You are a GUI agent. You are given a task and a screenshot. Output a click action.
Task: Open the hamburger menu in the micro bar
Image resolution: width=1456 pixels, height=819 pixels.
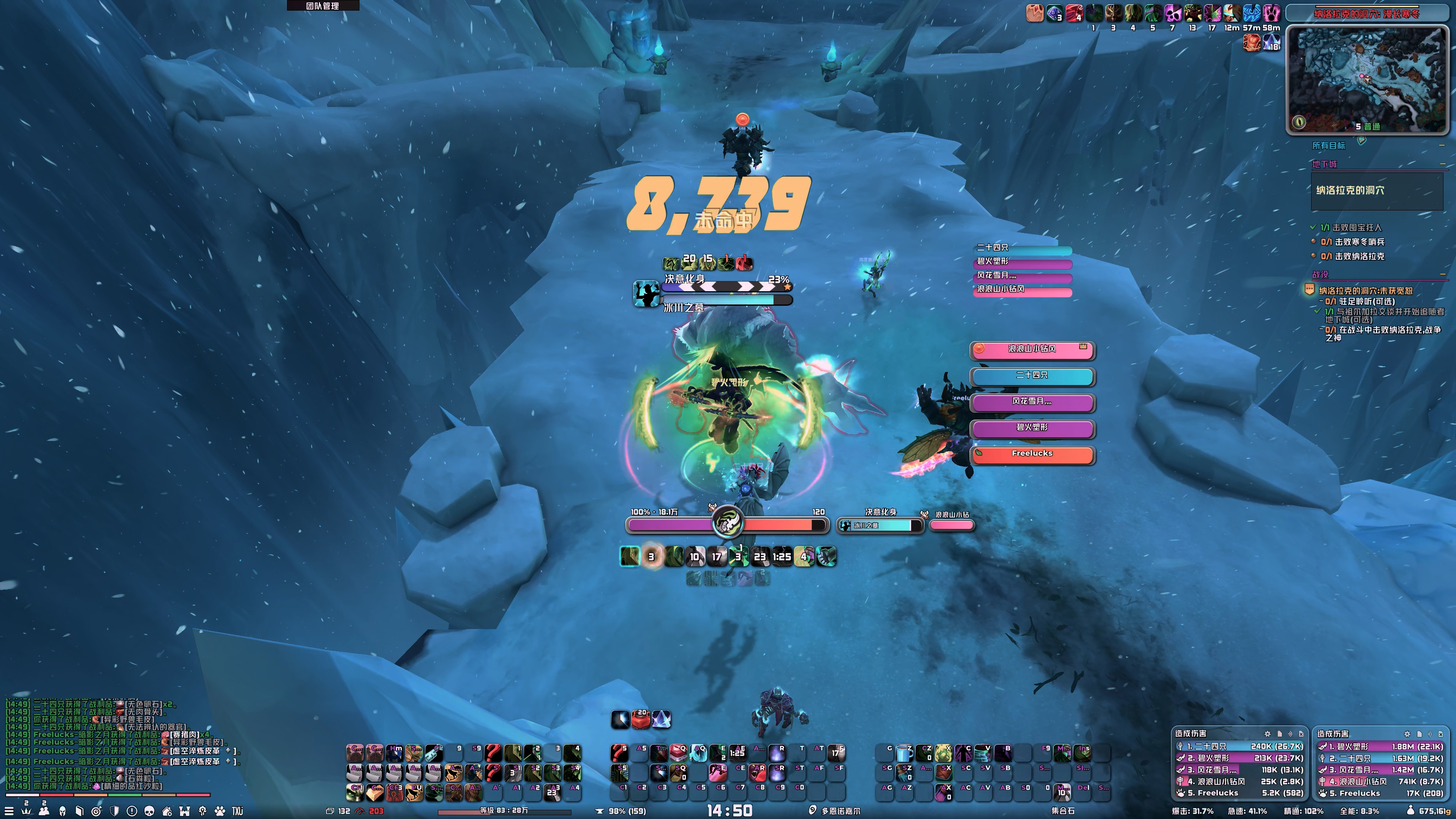[x=9, y=811]
